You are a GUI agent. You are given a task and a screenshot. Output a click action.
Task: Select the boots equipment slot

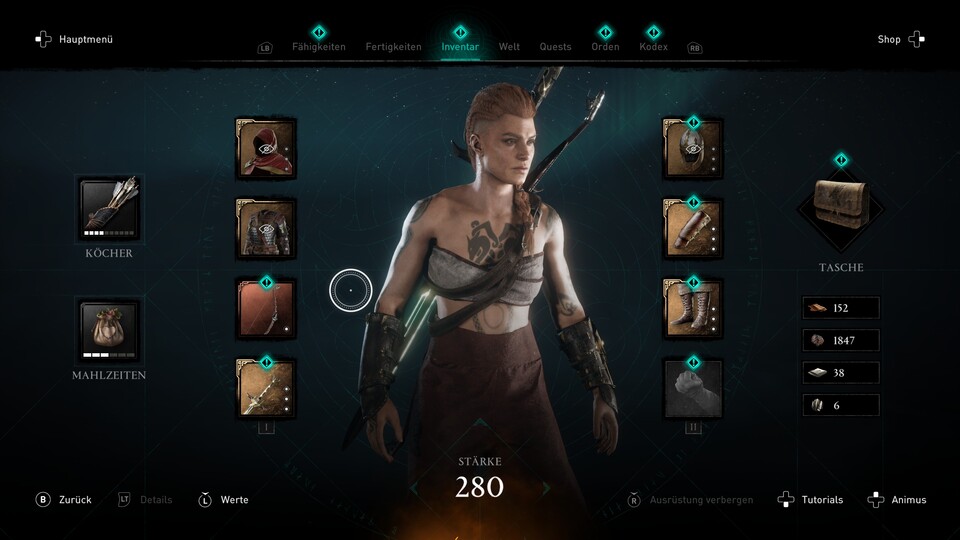693,308
